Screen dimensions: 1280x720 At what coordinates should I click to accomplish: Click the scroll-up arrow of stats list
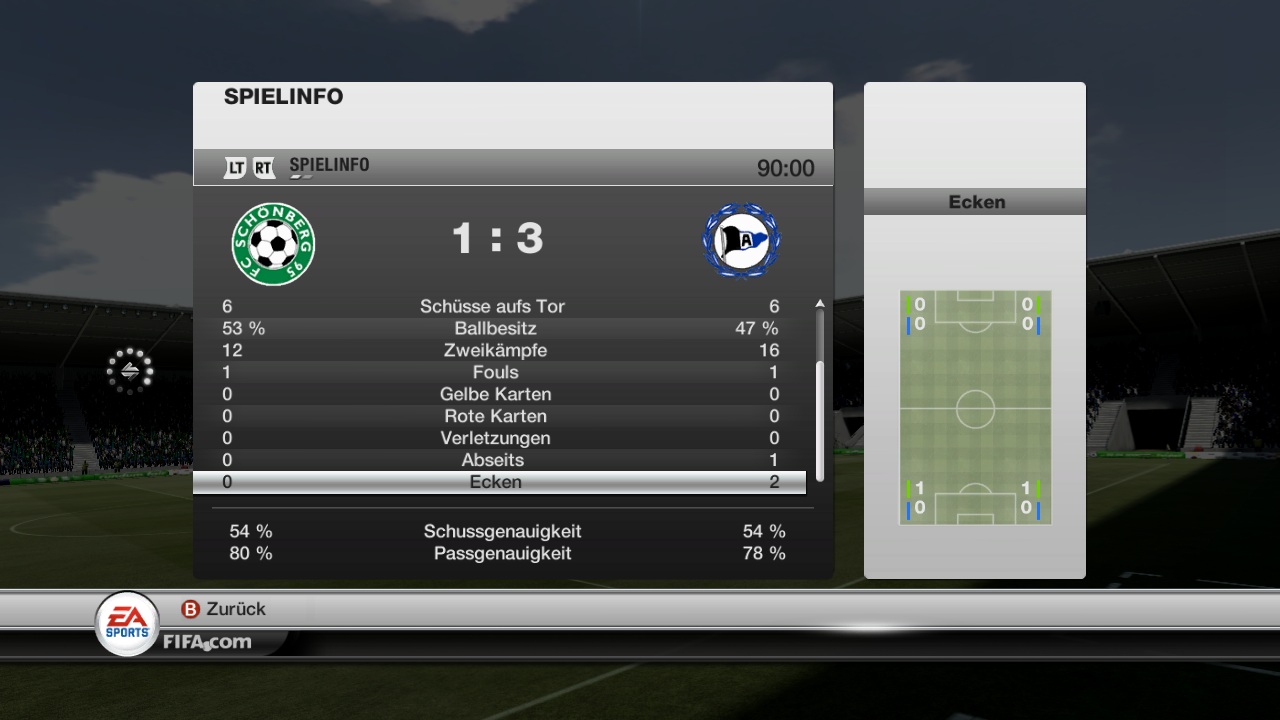pyautogui.click(x=820, y=303)
